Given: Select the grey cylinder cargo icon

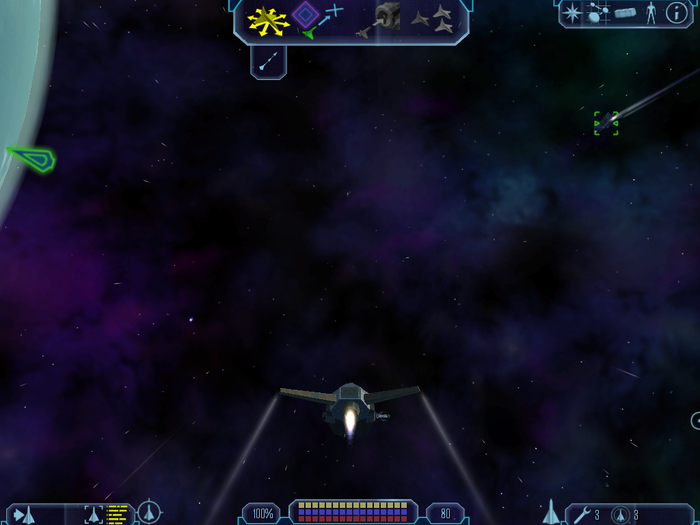Looking at the screenshot, I should point(625,13).
